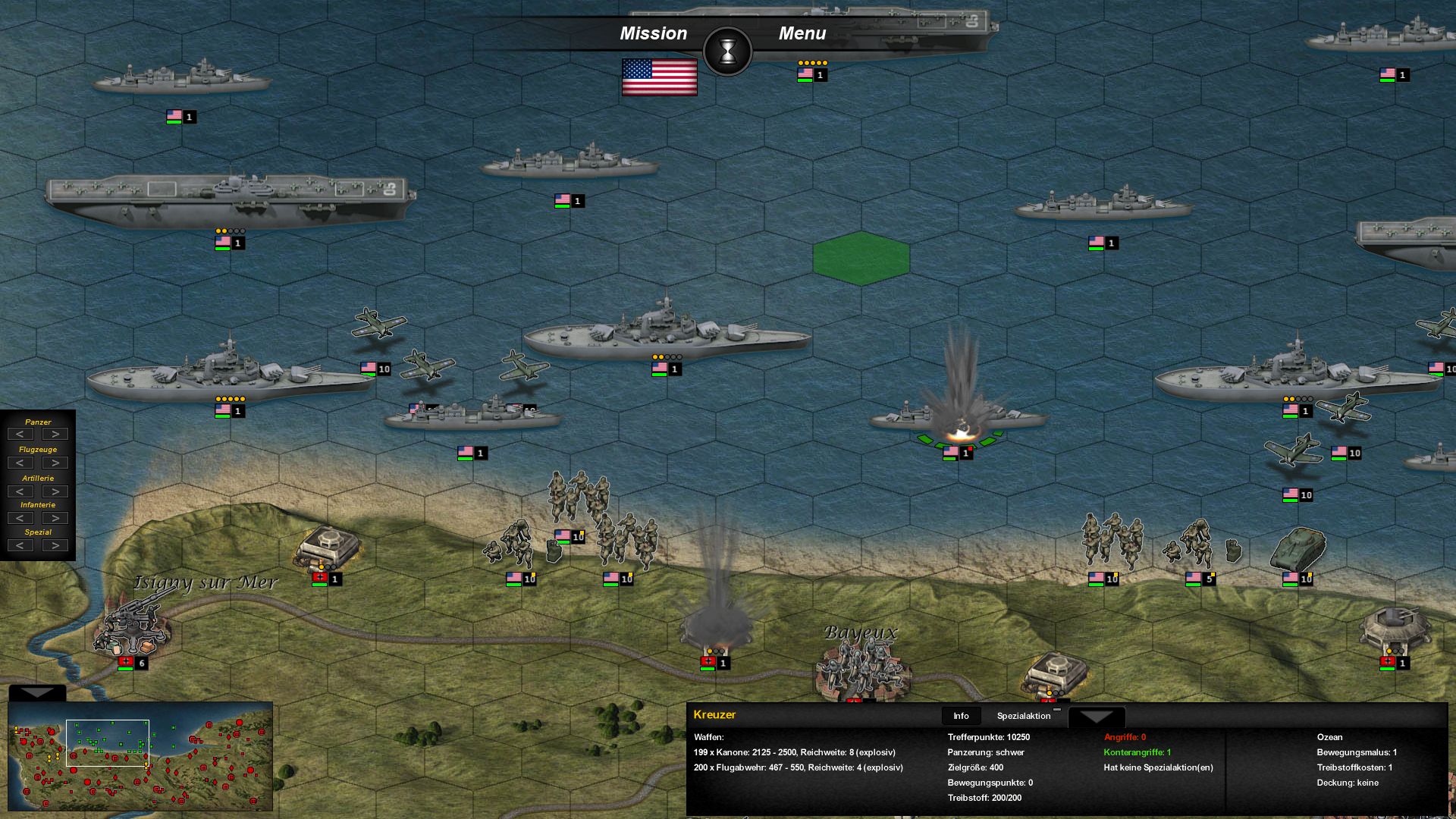The width and height of the screenshot is (1456, 819).
Task: Click the Panzer previous arrow
Action: point(20,433)
